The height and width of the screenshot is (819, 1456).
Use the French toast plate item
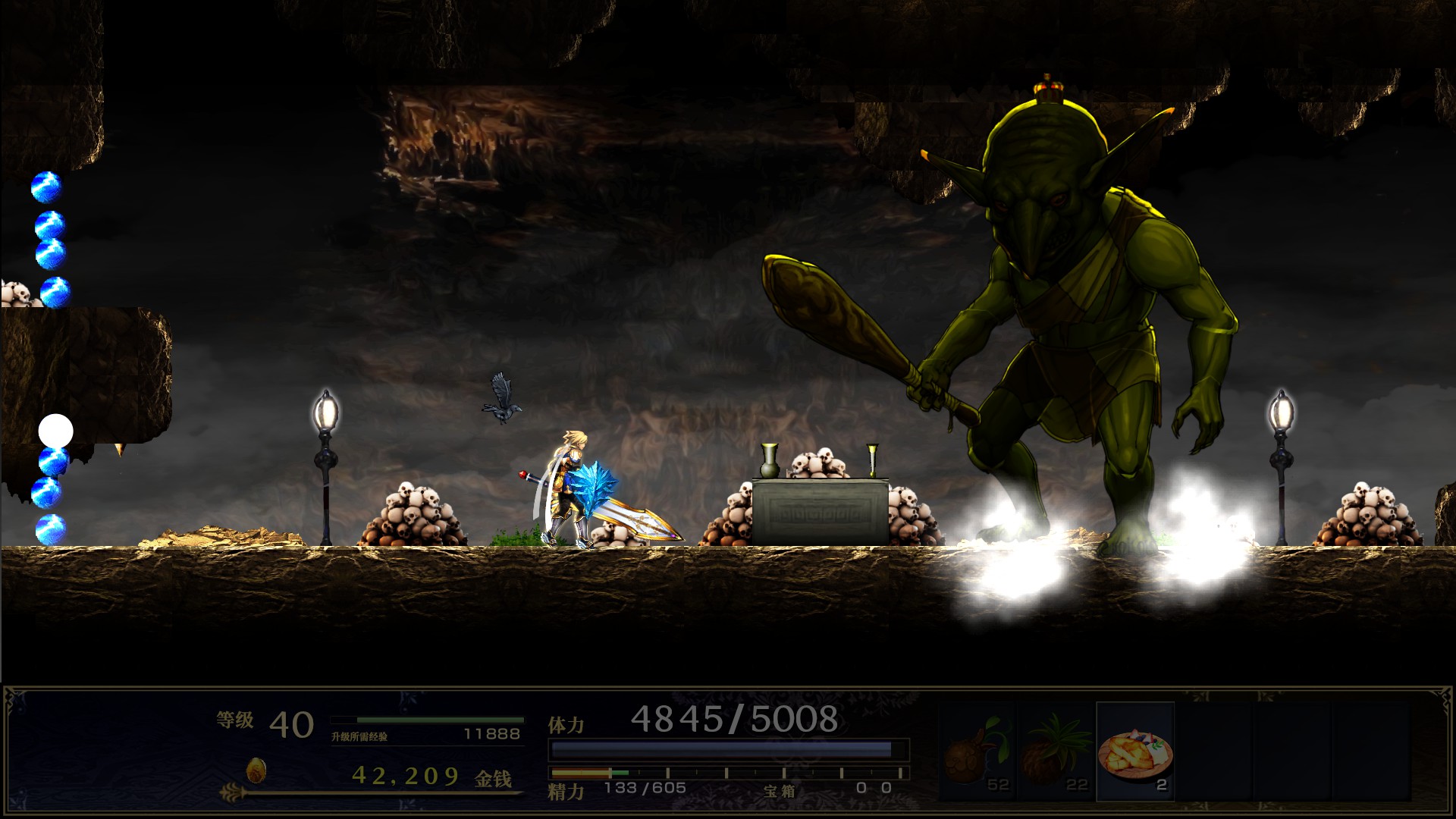point(1135,752)
